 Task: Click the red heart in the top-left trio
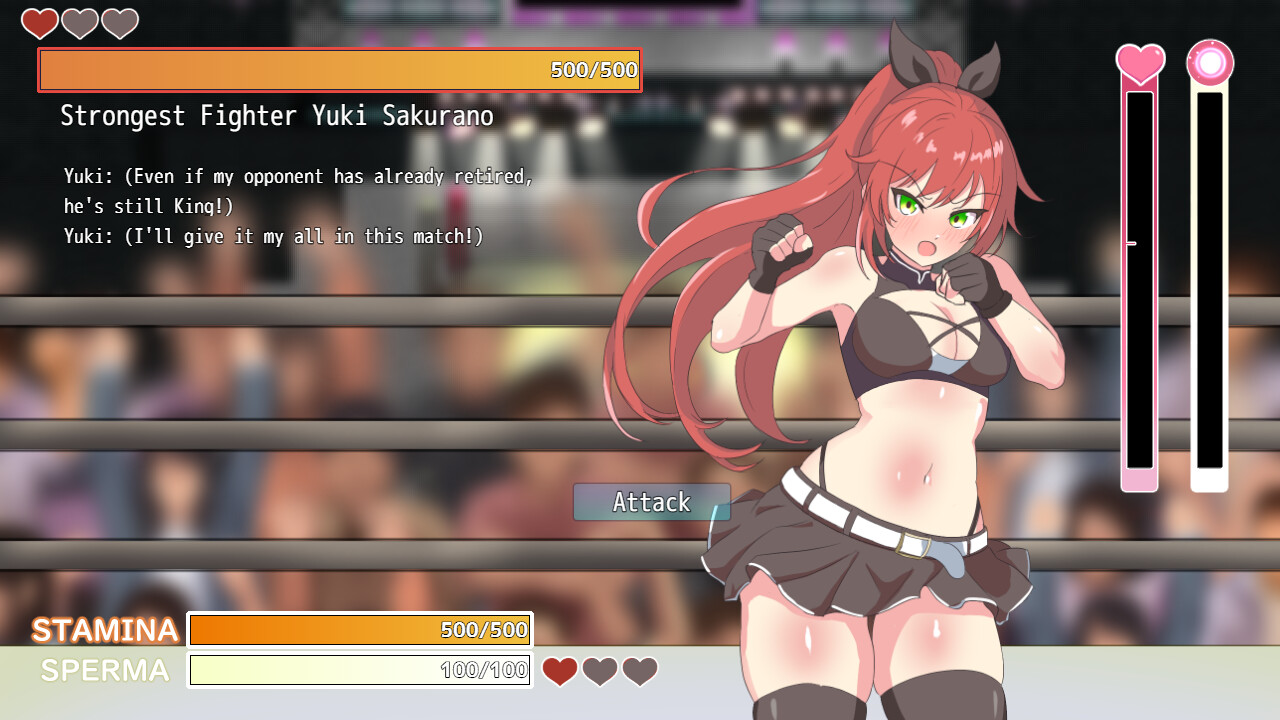[39, 23]
